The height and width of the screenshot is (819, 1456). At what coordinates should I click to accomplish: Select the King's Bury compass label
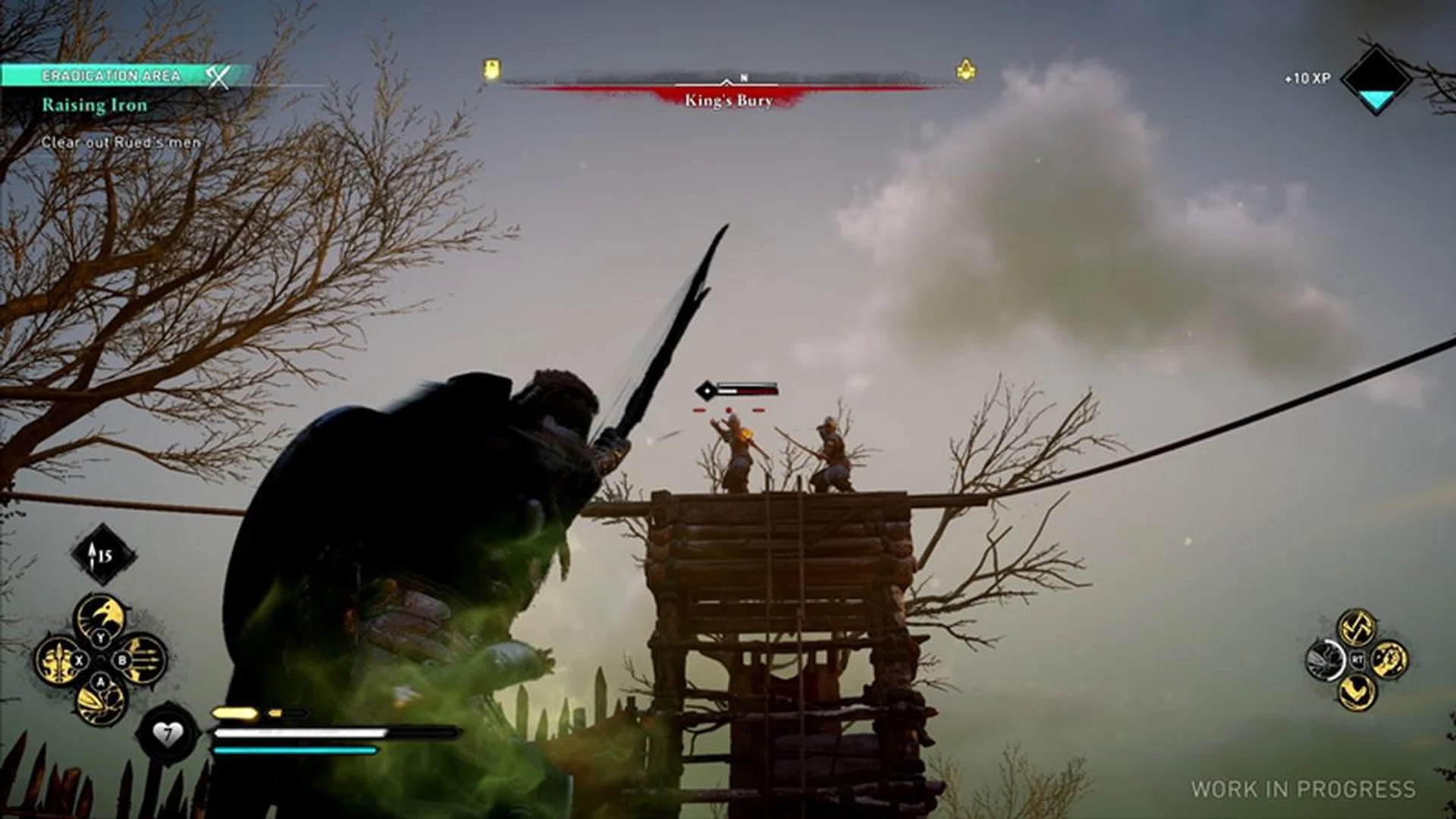[730, 99]
